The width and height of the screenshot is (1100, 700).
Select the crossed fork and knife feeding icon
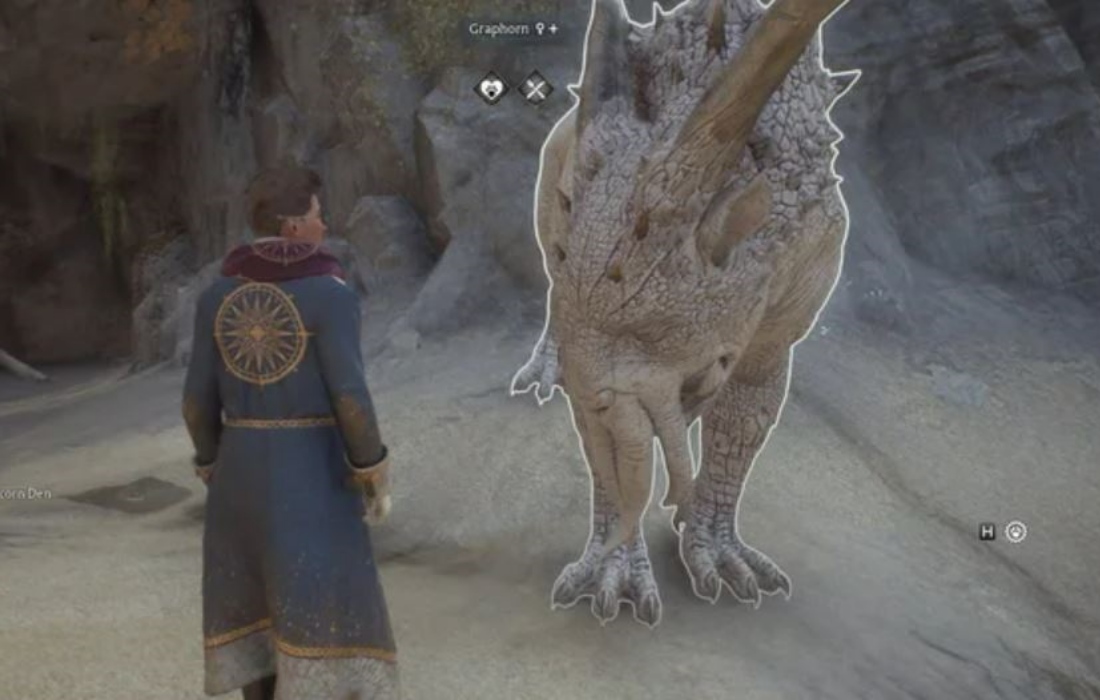coord(535,88)
